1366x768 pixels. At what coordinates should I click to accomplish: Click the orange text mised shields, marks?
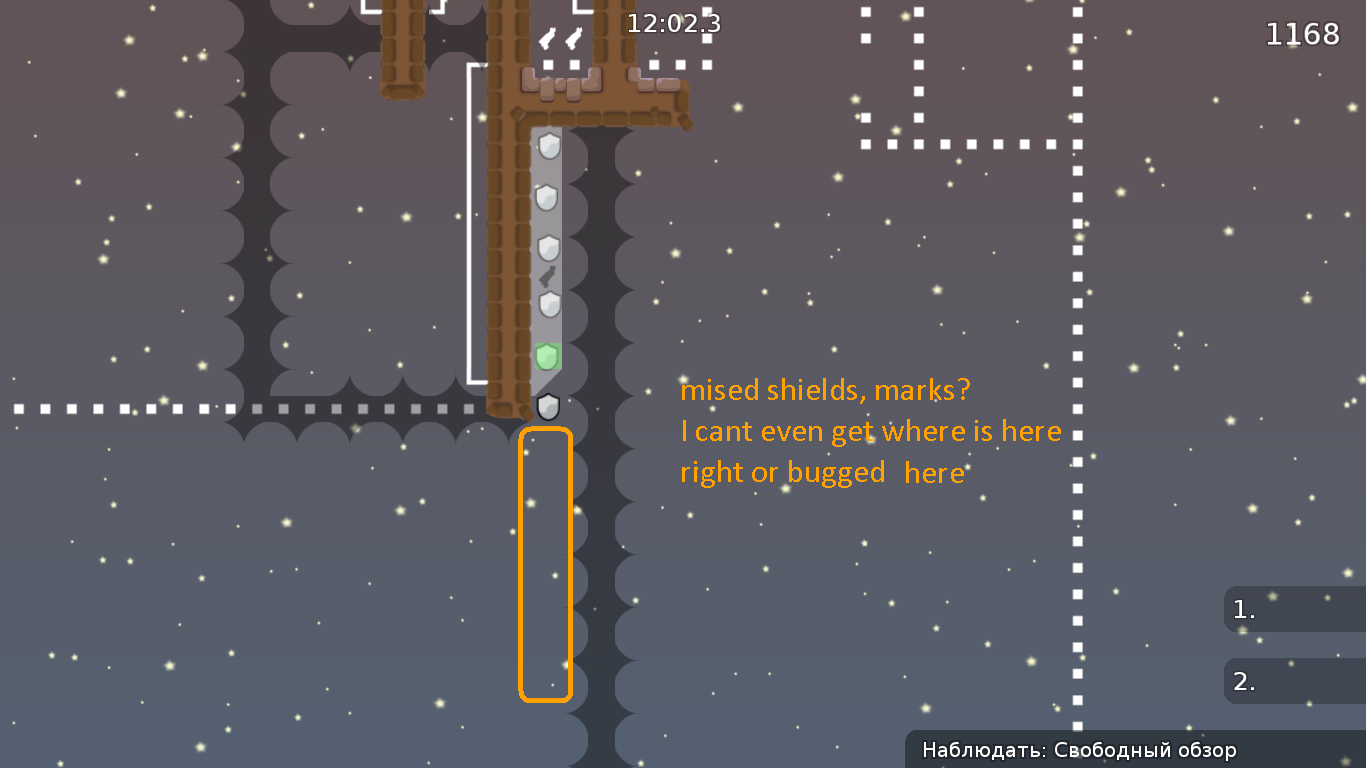(x=826, y=390)
